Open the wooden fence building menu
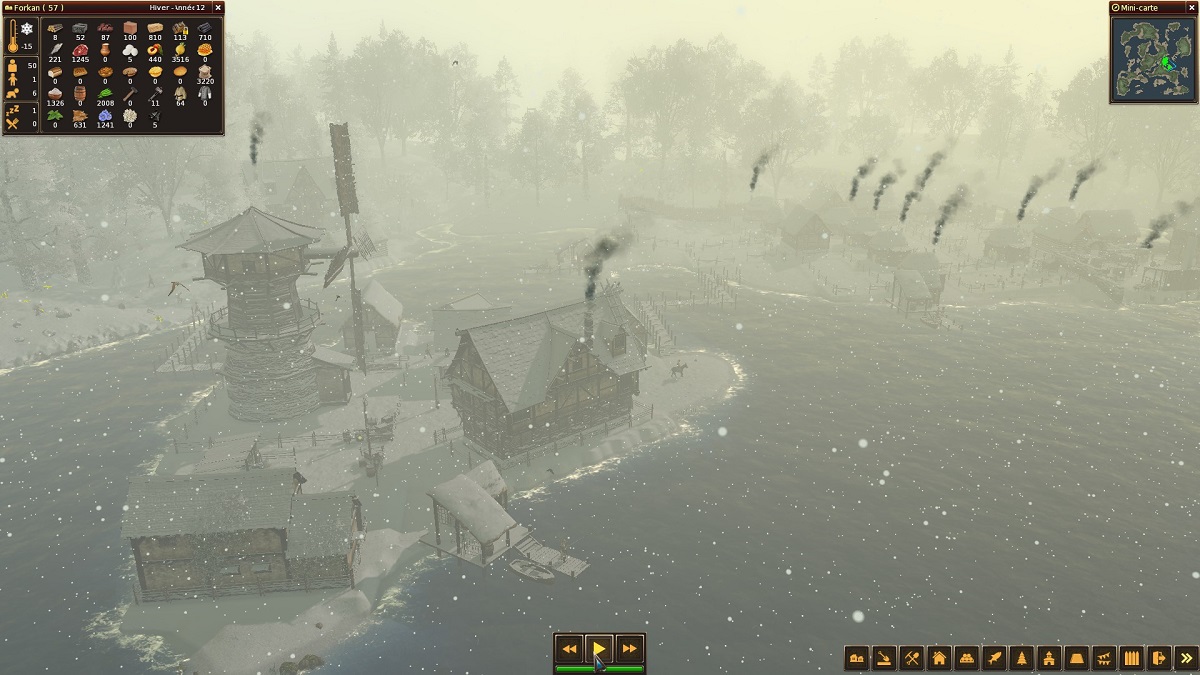1200x675 pixels. (1131, 658)
